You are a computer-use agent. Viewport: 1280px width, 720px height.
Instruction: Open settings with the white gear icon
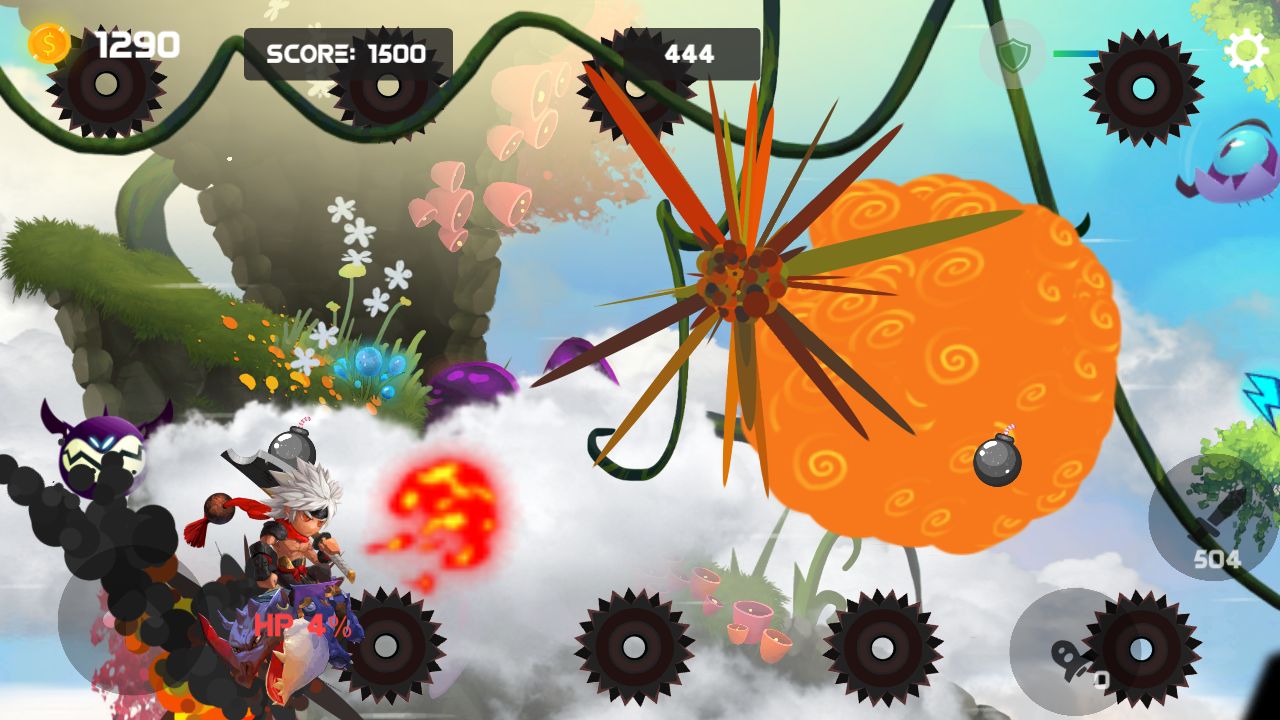[1246, 51]
